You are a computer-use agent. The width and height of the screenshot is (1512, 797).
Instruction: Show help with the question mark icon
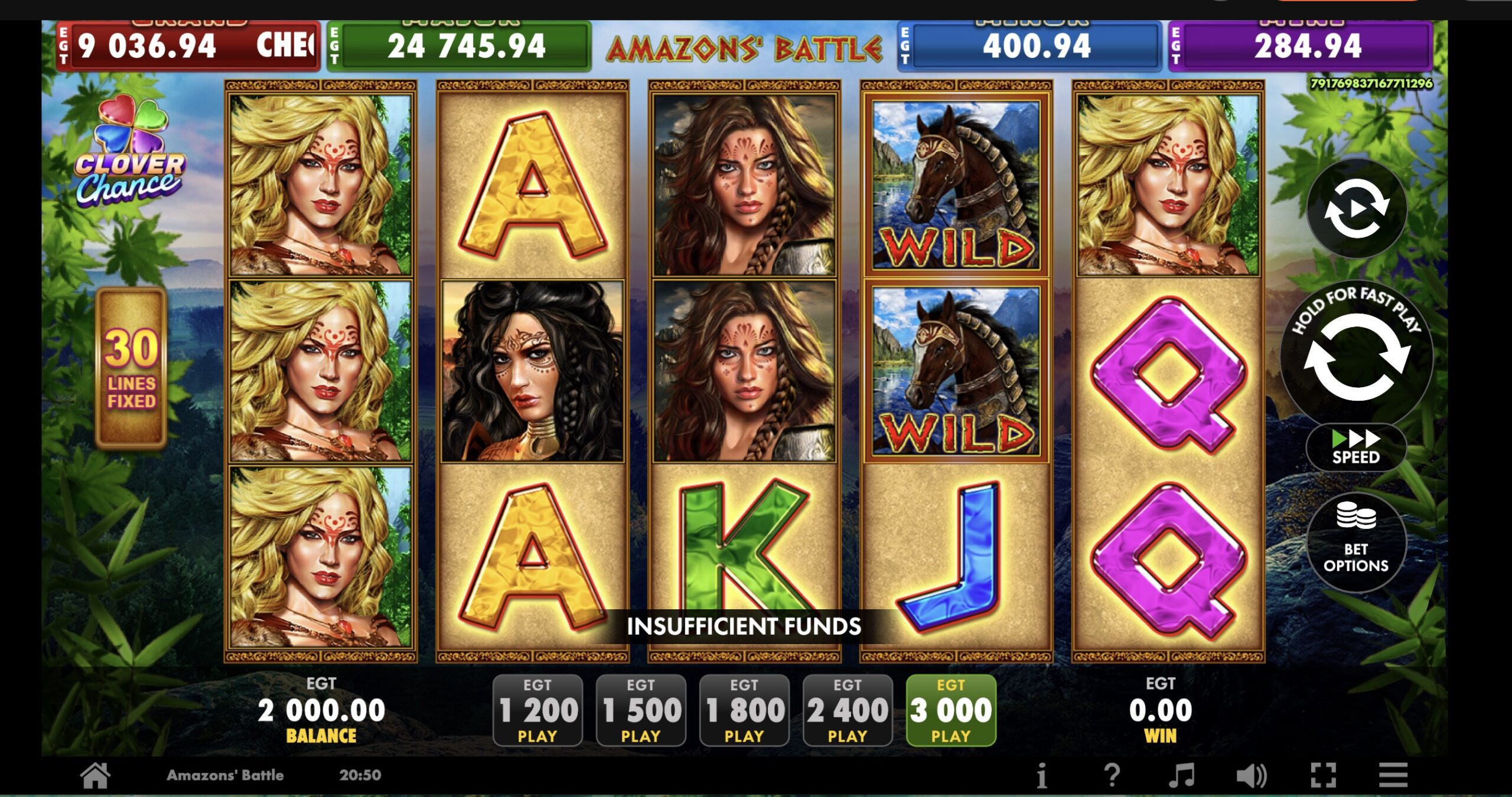[1112, 775]
